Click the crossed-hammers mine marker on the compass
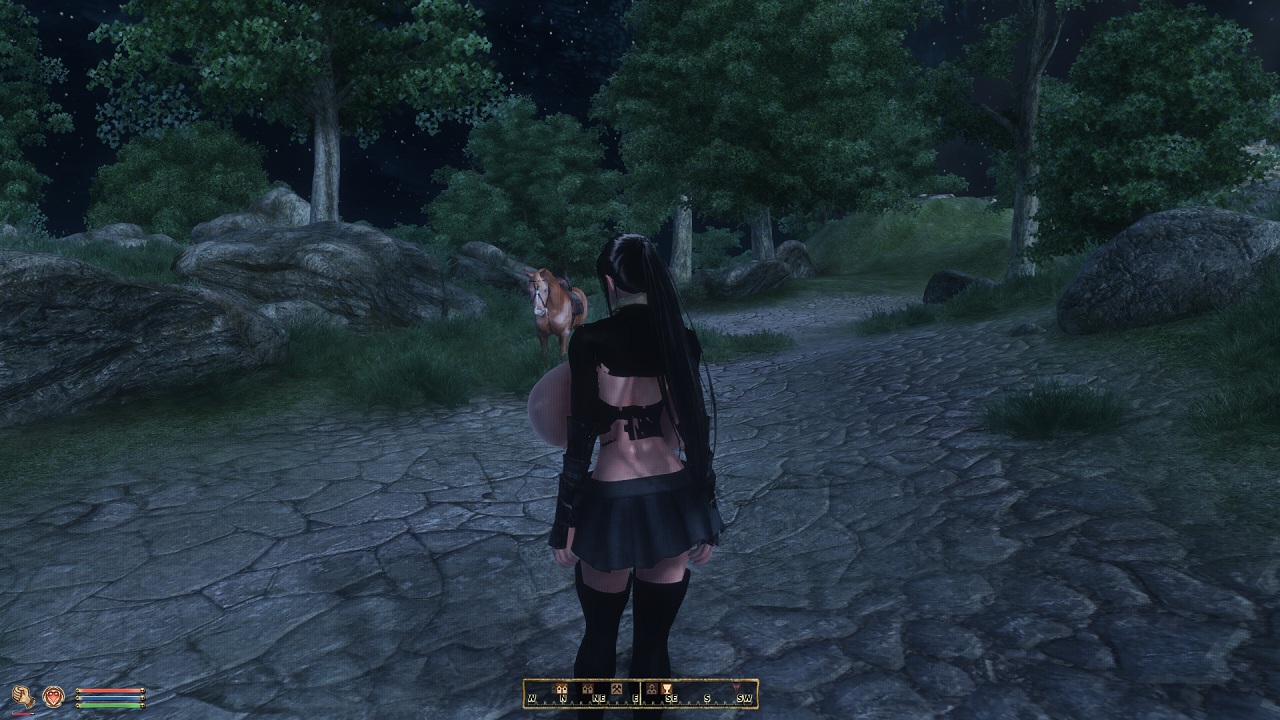Screen dimensions: 1280x720 click(x=617, y=688)
